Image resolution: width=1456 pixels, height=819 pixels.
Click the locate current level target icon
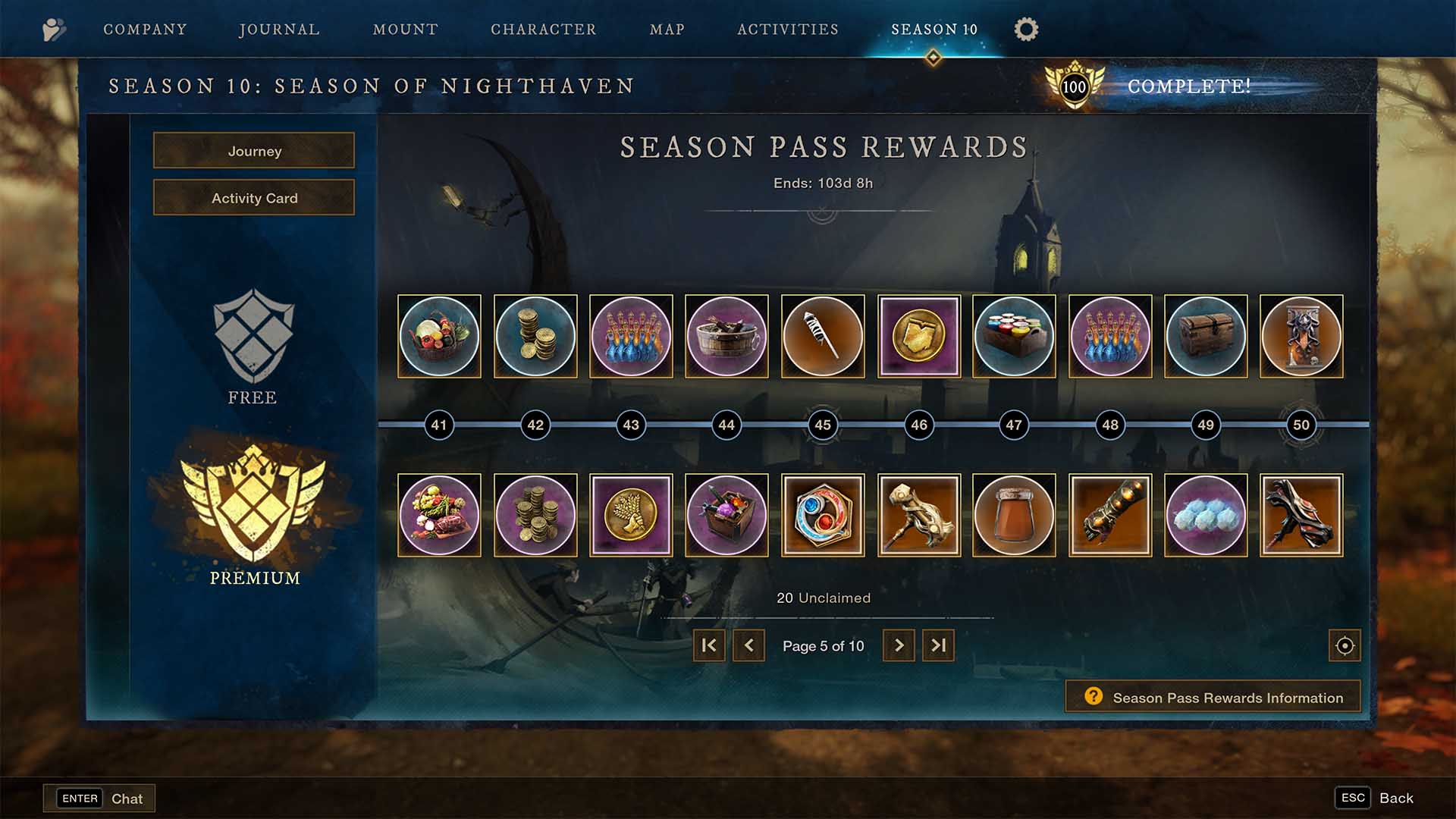point(1344,645)
